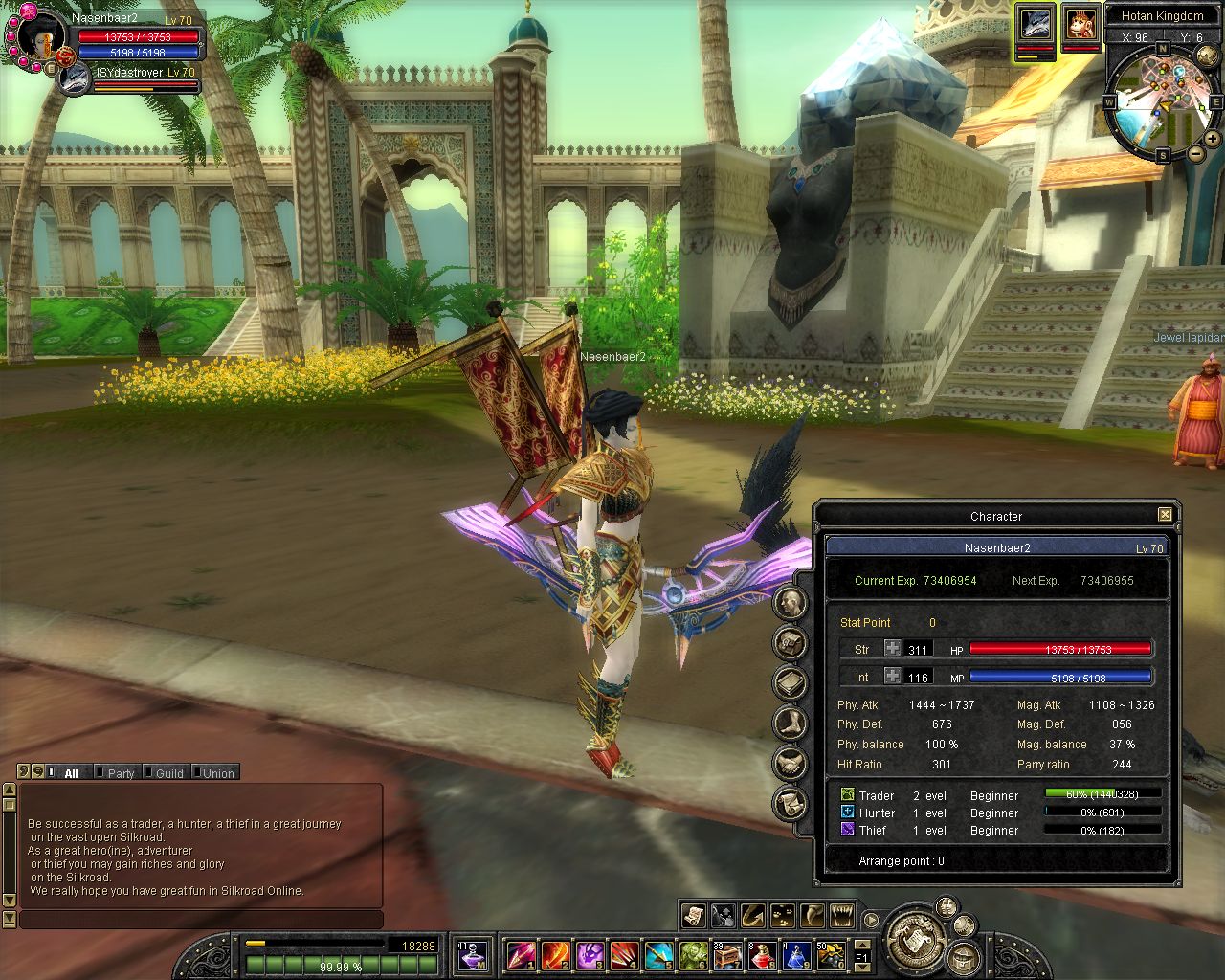Zoom out the minimap
This screenshot has height=980, width=1225.
tap(1195, 154)
